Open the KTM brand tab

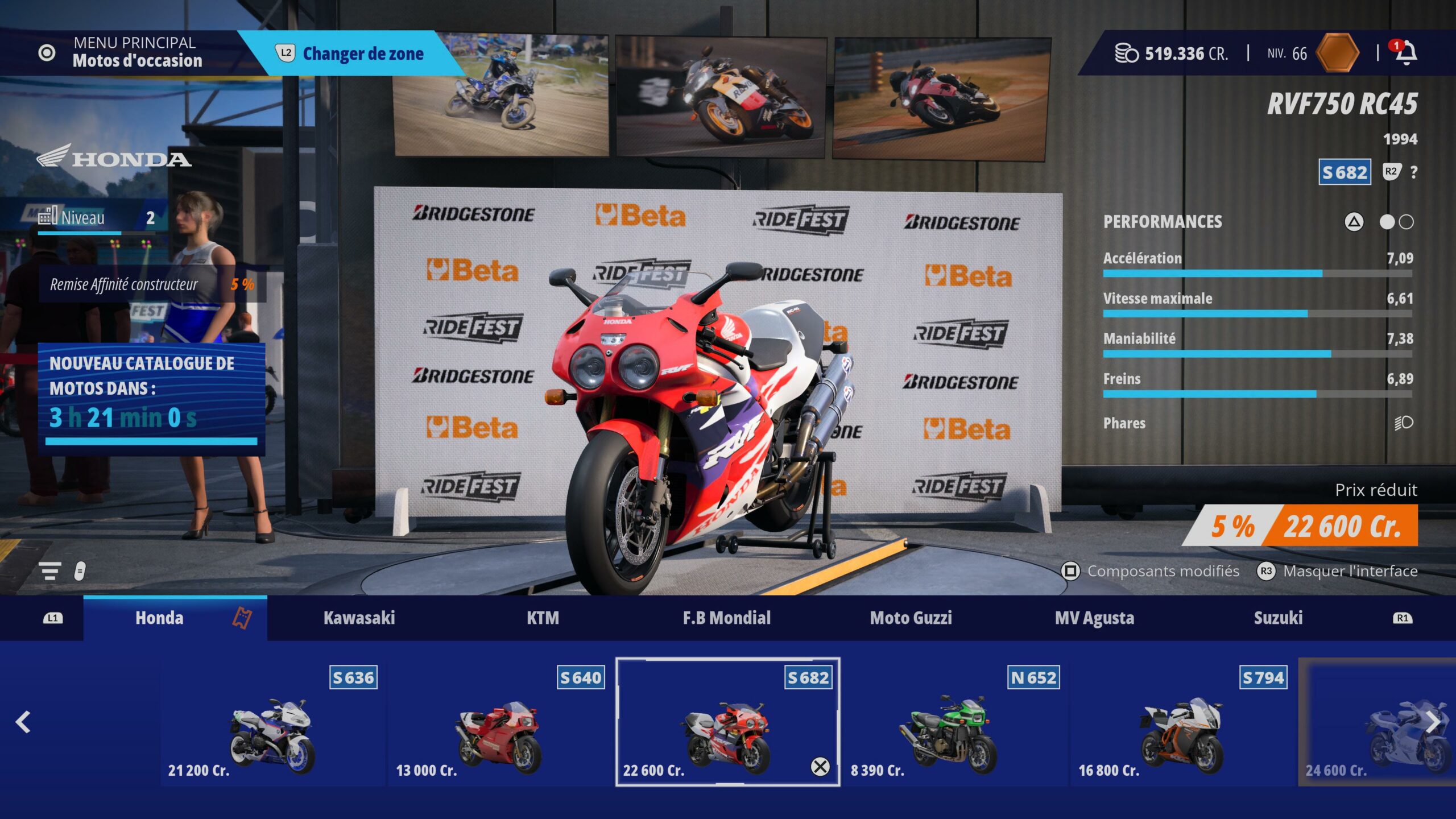(543, 618)
